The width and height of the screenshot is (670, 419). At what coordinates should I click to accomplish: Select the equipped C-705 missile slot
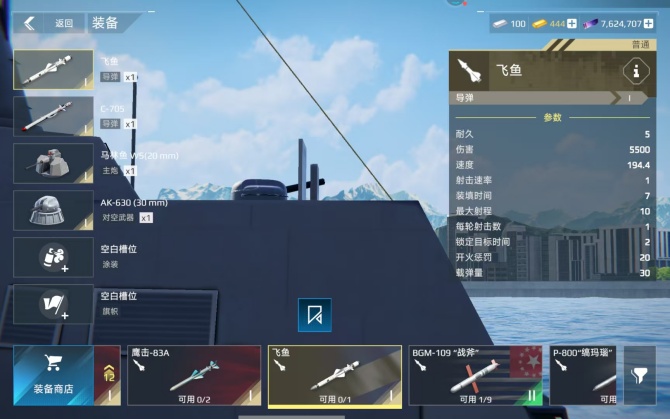coord(53,116)
